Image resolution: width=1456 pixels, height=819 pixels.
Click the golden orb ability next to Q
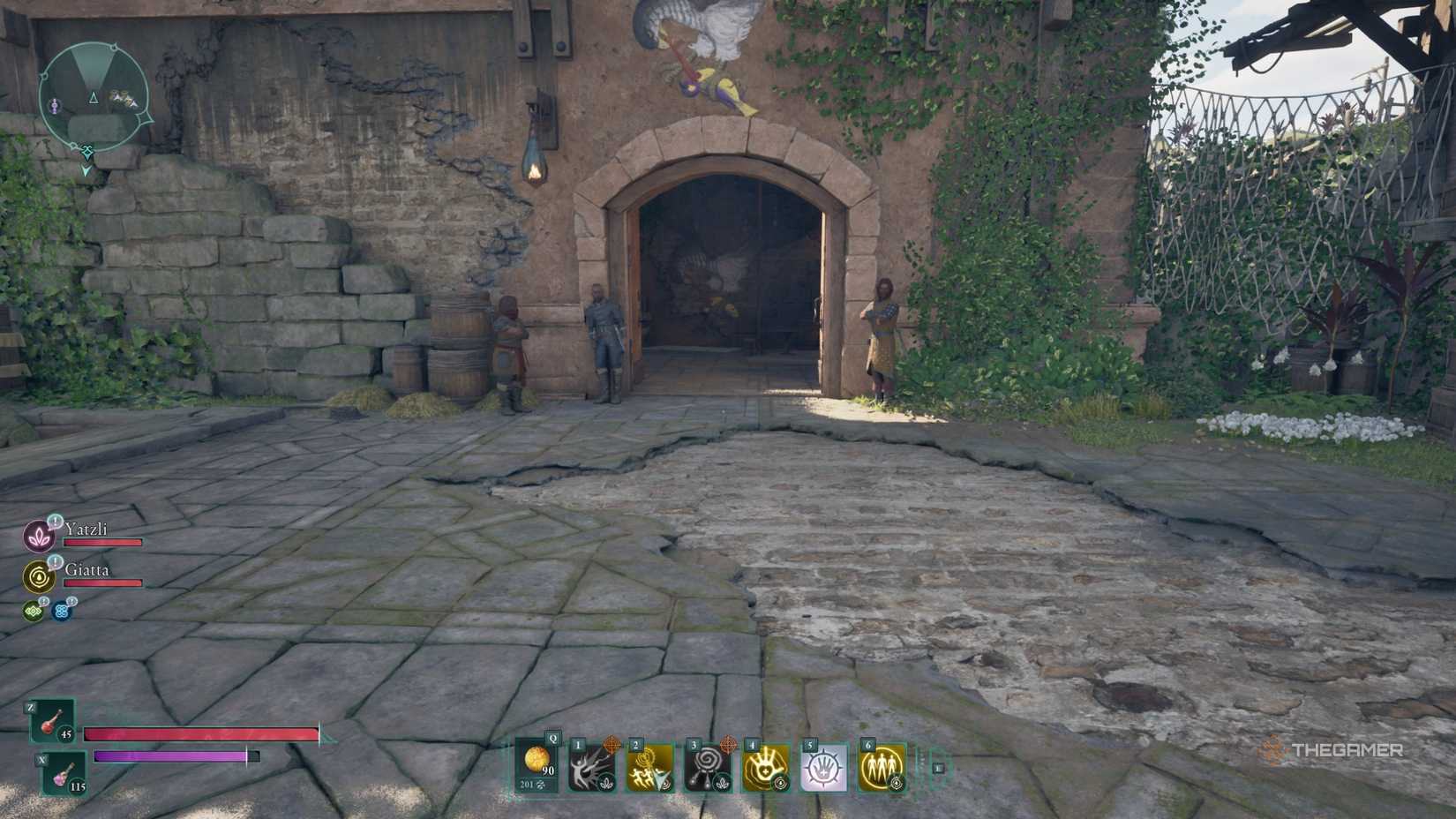point(536,762)
